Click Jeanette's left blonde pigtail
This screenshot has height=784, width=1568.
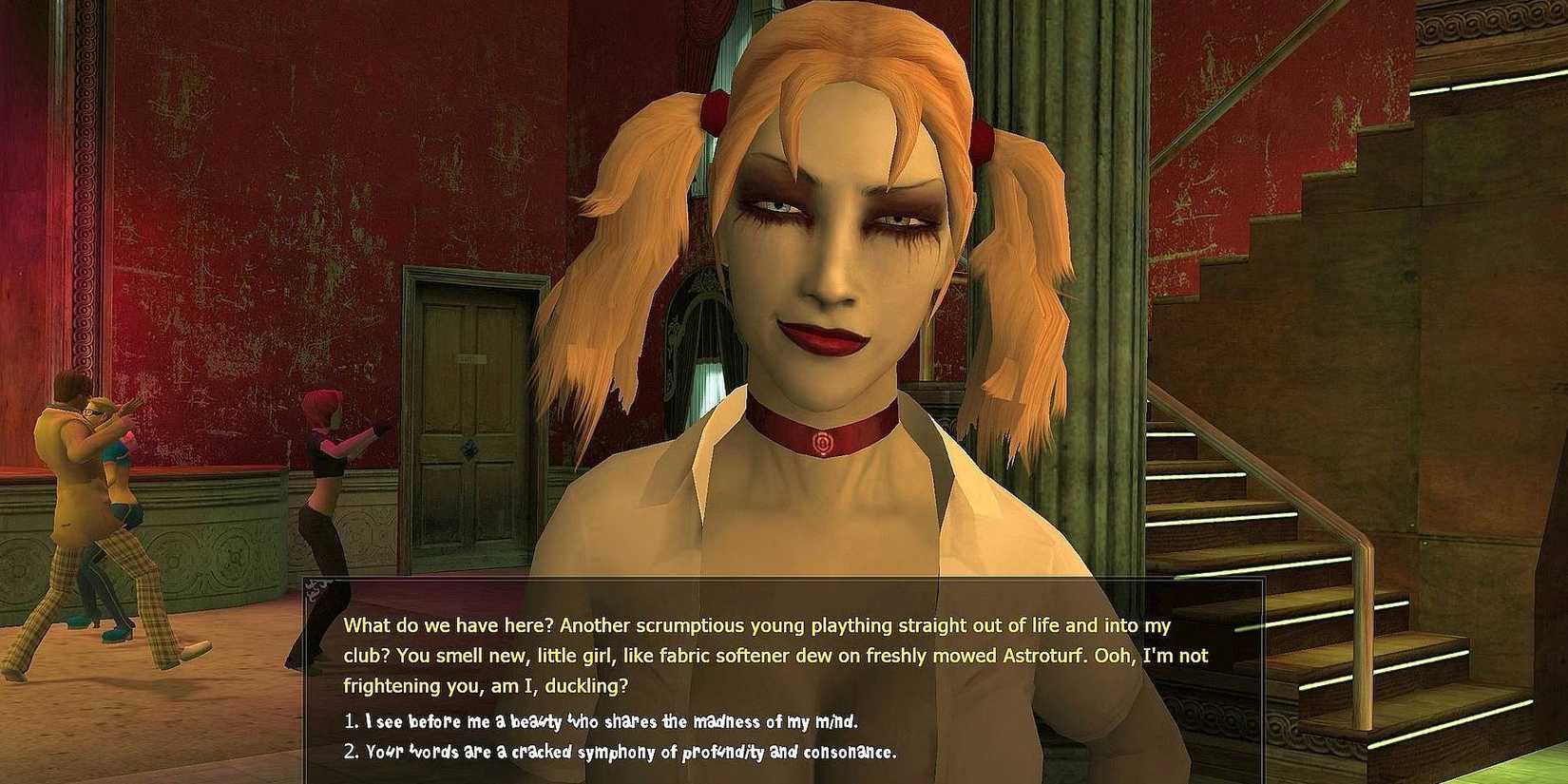(x=637, y=219)
